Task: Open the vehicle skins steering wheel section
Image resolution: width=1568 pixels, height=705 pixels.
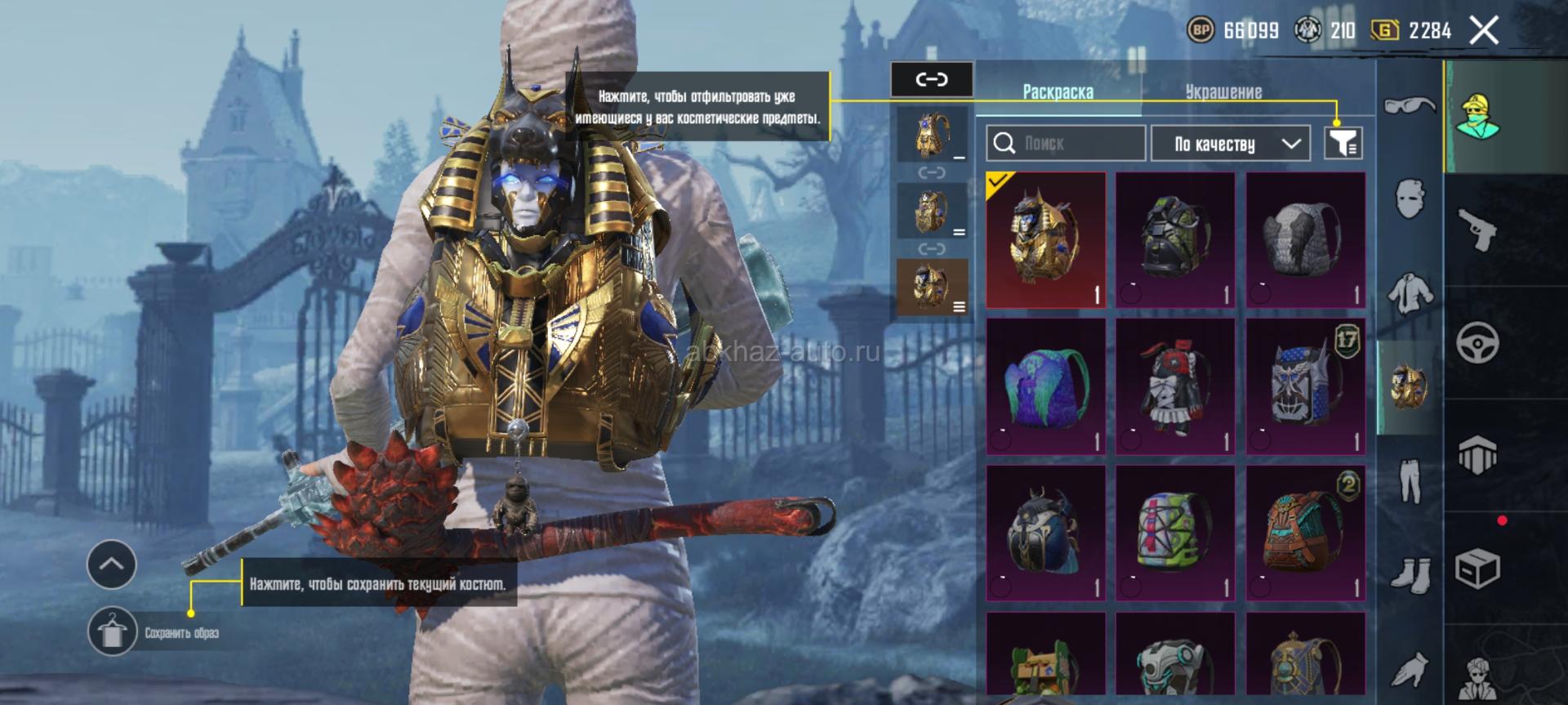Action: [x=1477, y=342]
